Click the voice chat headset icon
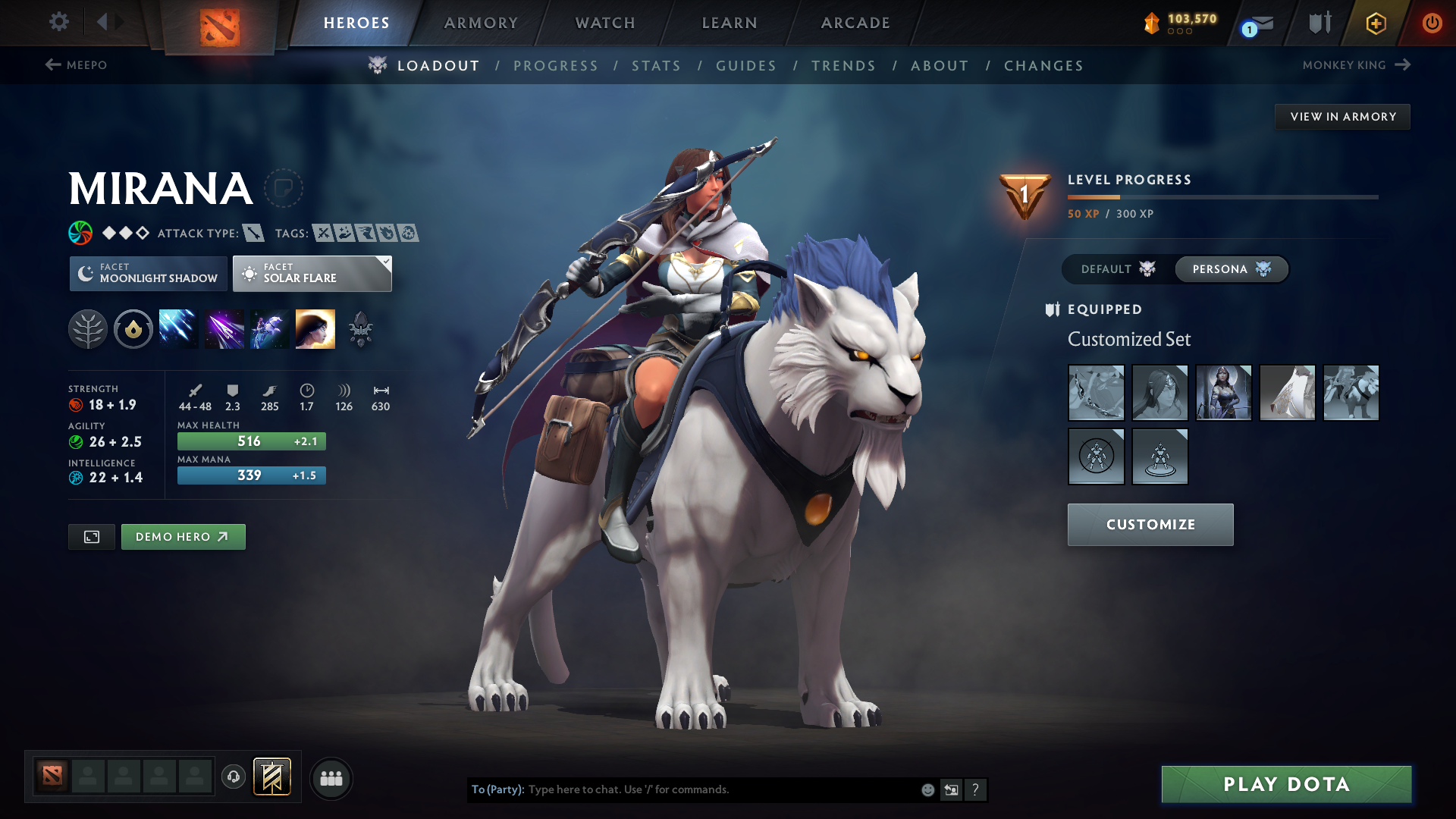 click(233, 778)
